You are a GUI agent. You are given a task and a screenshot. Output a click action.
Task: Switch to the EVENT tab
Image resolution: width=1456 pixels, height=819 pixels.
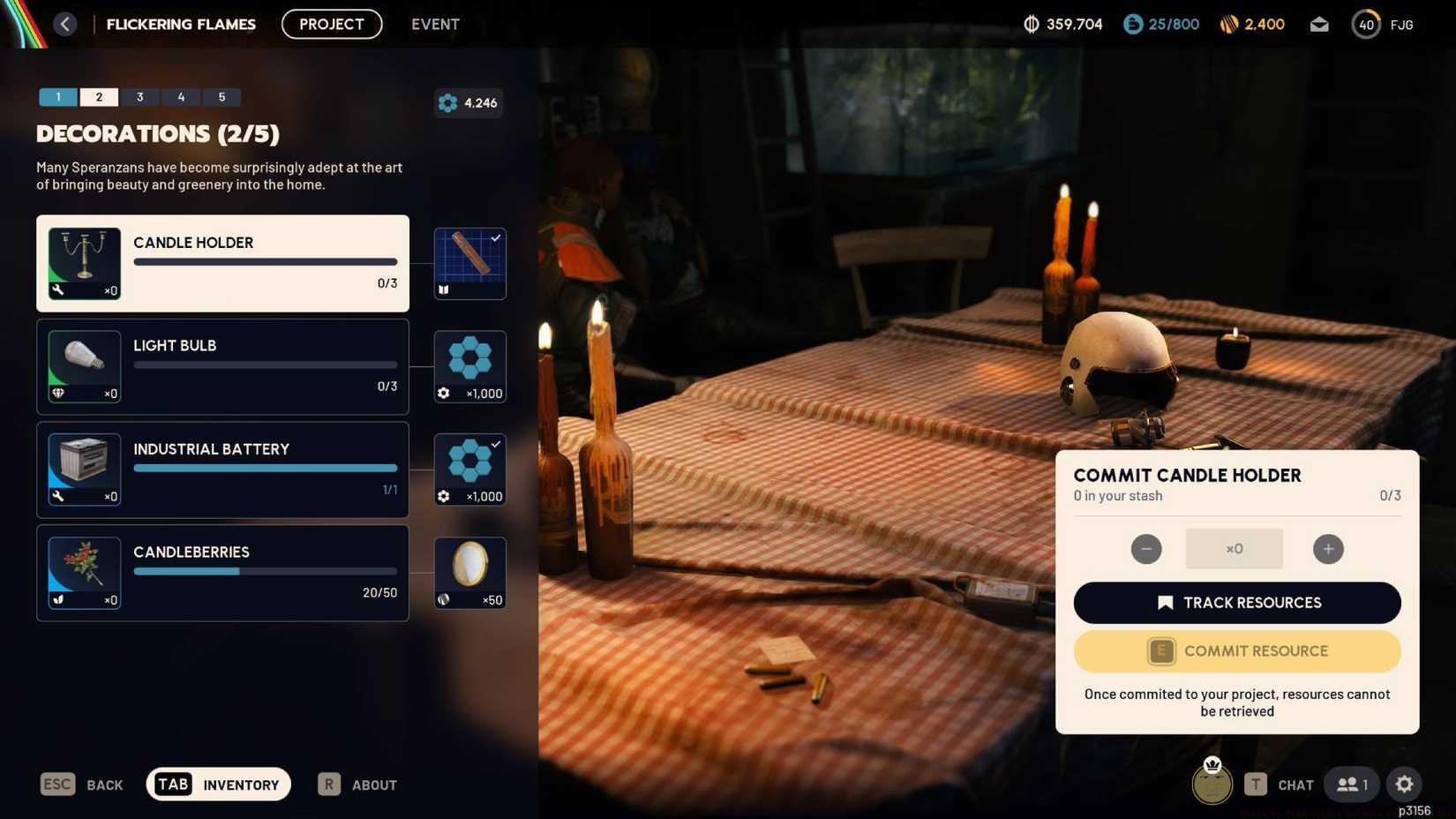click(435, 24)
